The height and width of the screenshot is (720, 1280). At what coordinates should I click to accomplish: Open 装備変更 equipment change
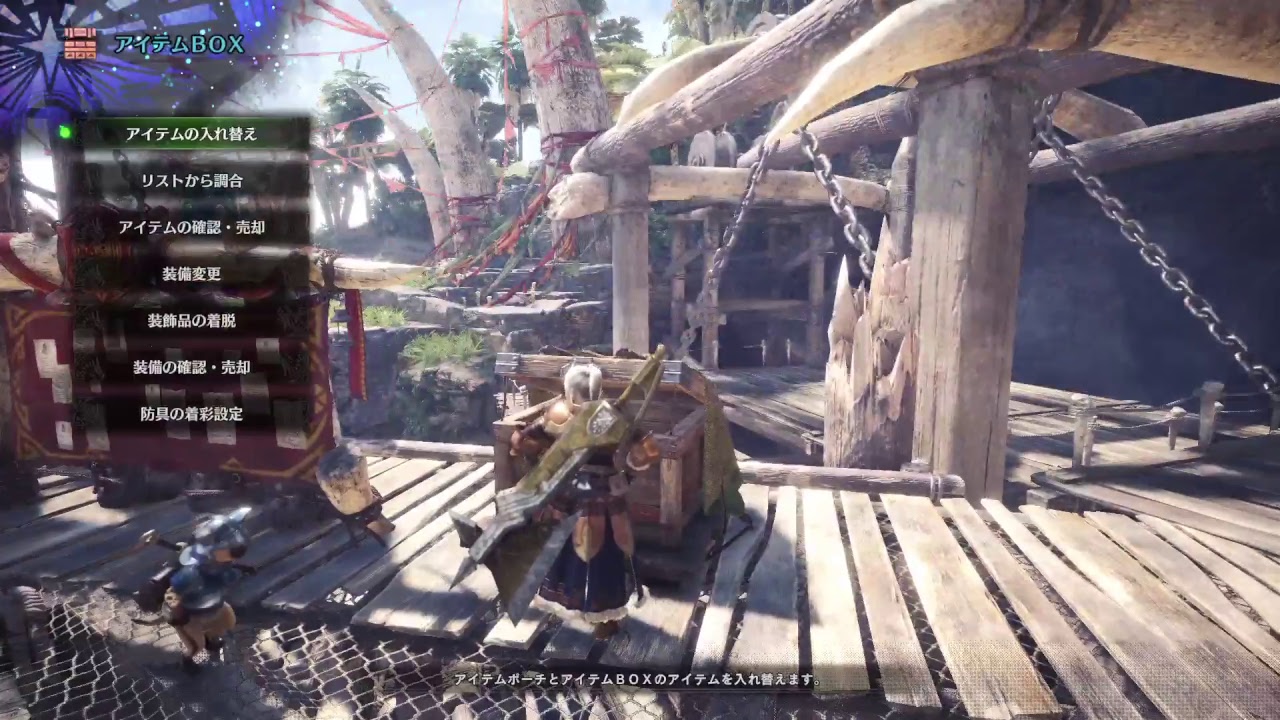192,274
